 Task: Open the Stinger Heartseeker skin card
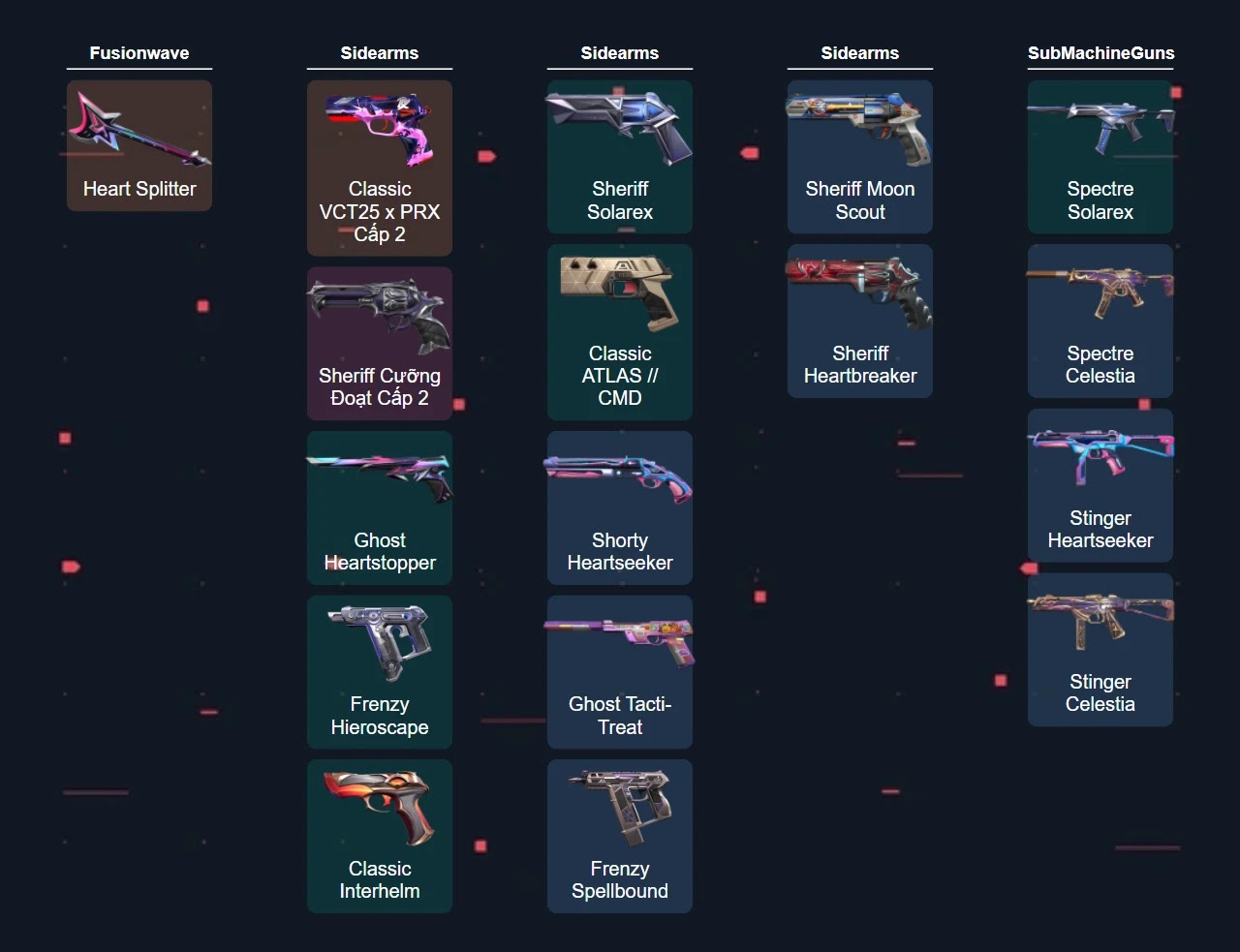point(1100,485)
